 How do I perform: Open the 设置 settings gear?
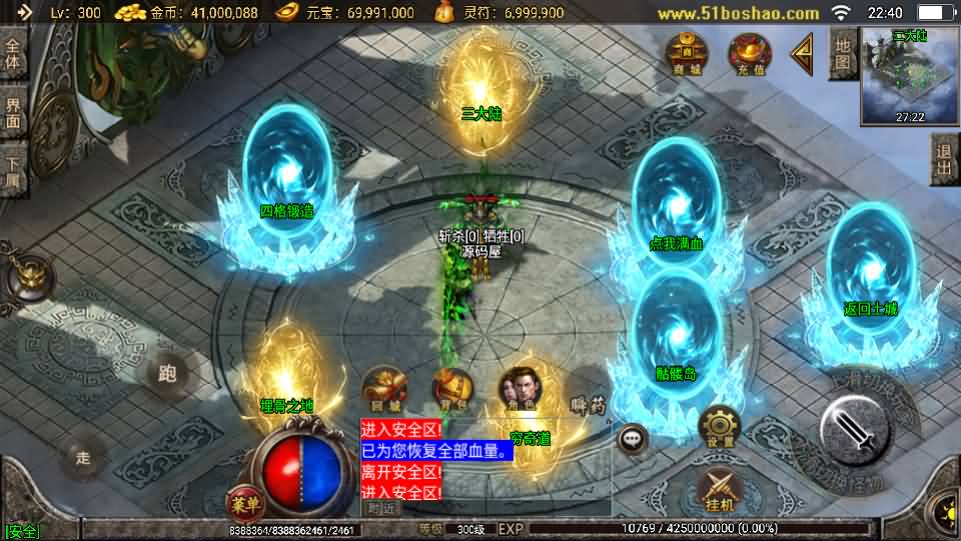pyautogui.click(x=719, y=425)
